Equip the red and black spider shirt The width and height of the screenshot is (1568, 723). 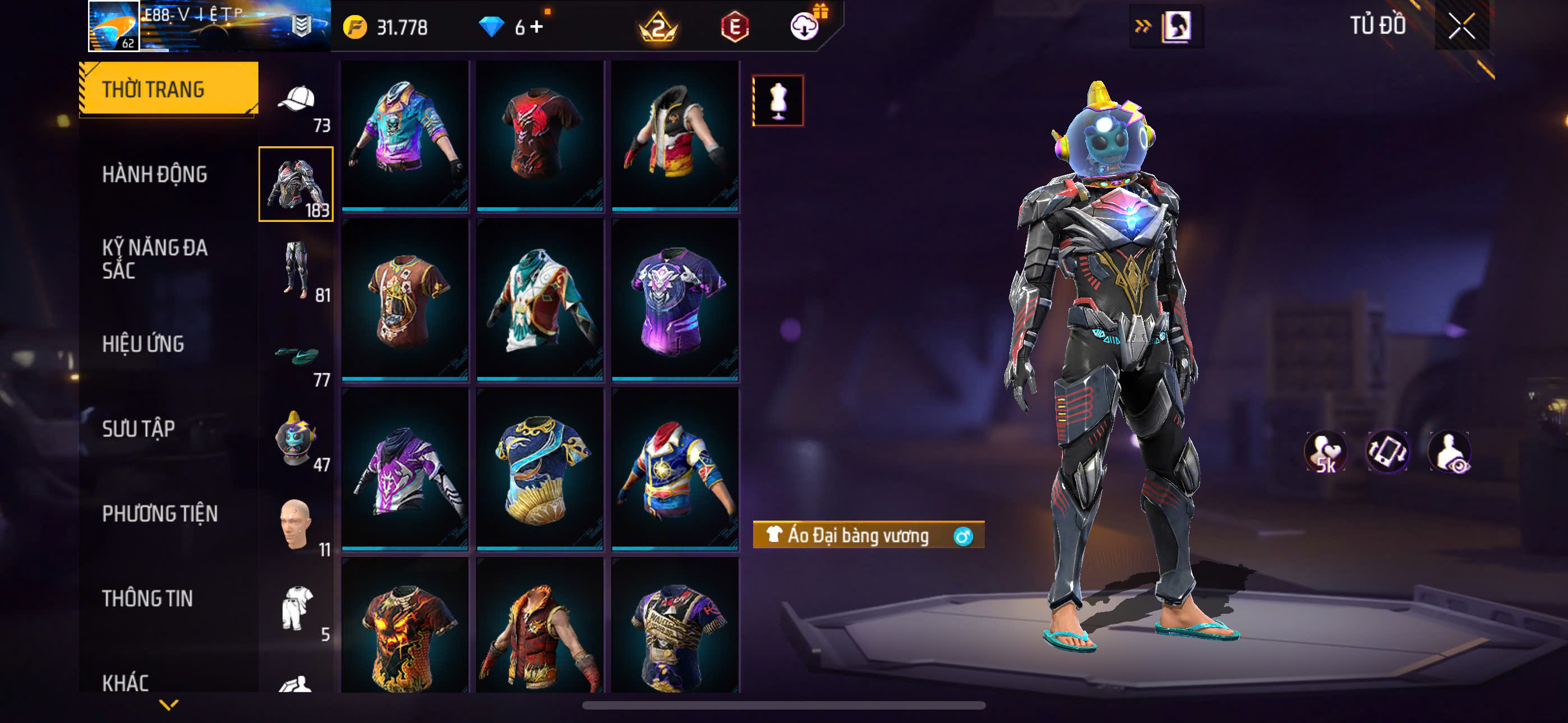pos(540,135)
